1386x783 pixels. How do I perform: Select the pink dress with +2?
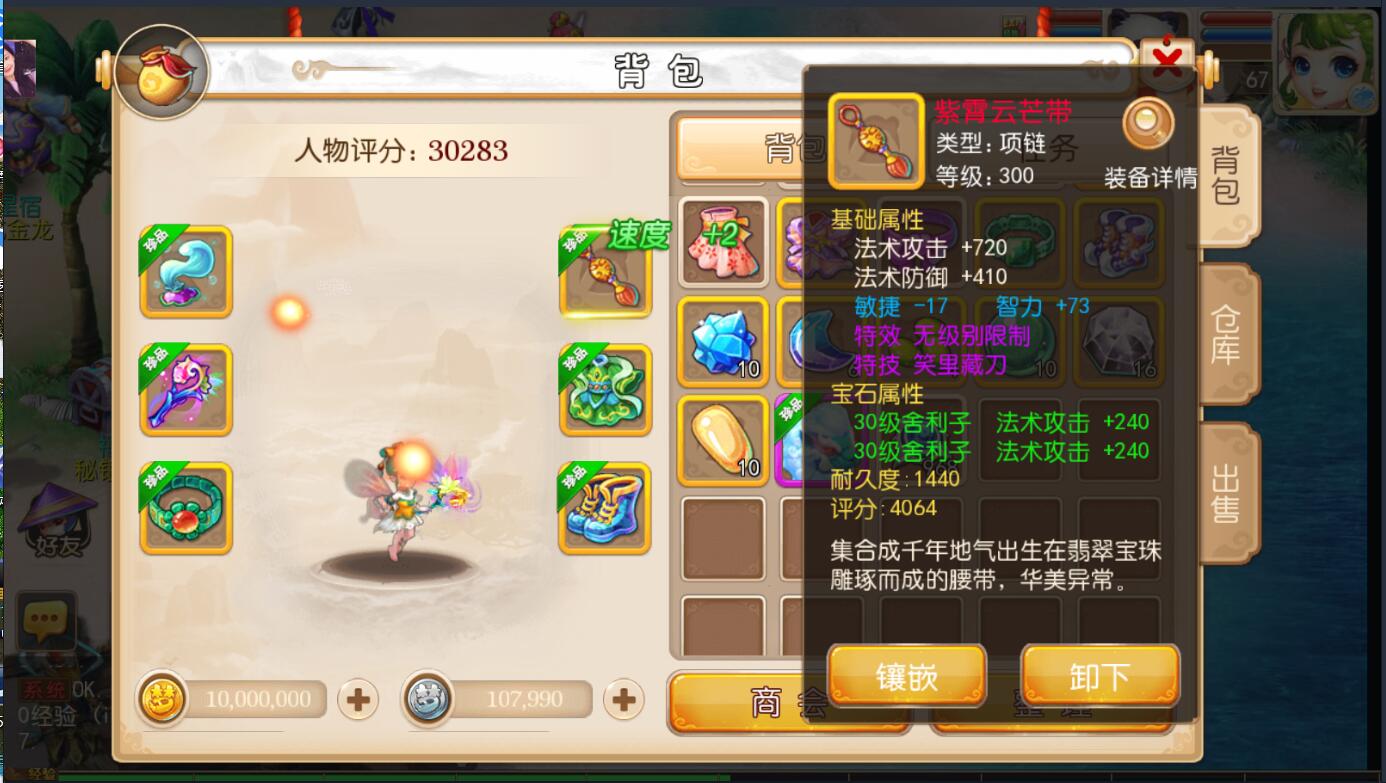point(722,240)
